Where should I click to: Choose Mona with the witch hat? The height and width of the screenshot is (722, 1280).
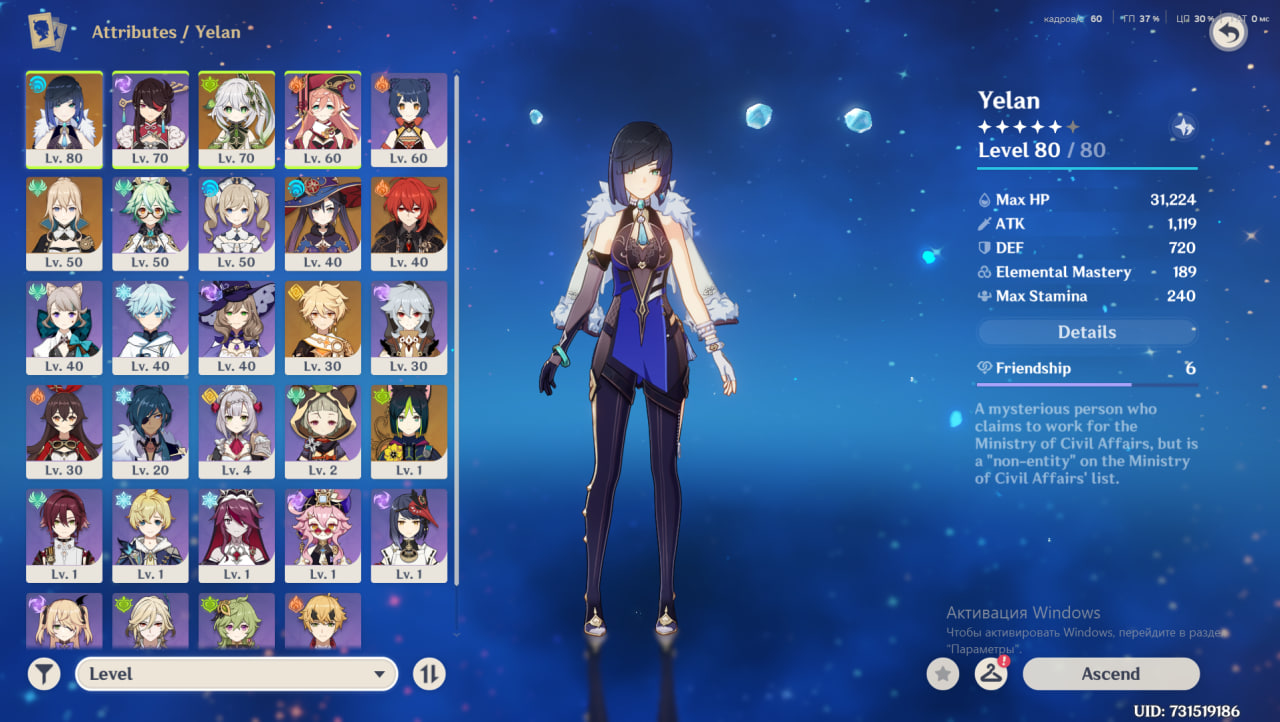tap(322, 222)
